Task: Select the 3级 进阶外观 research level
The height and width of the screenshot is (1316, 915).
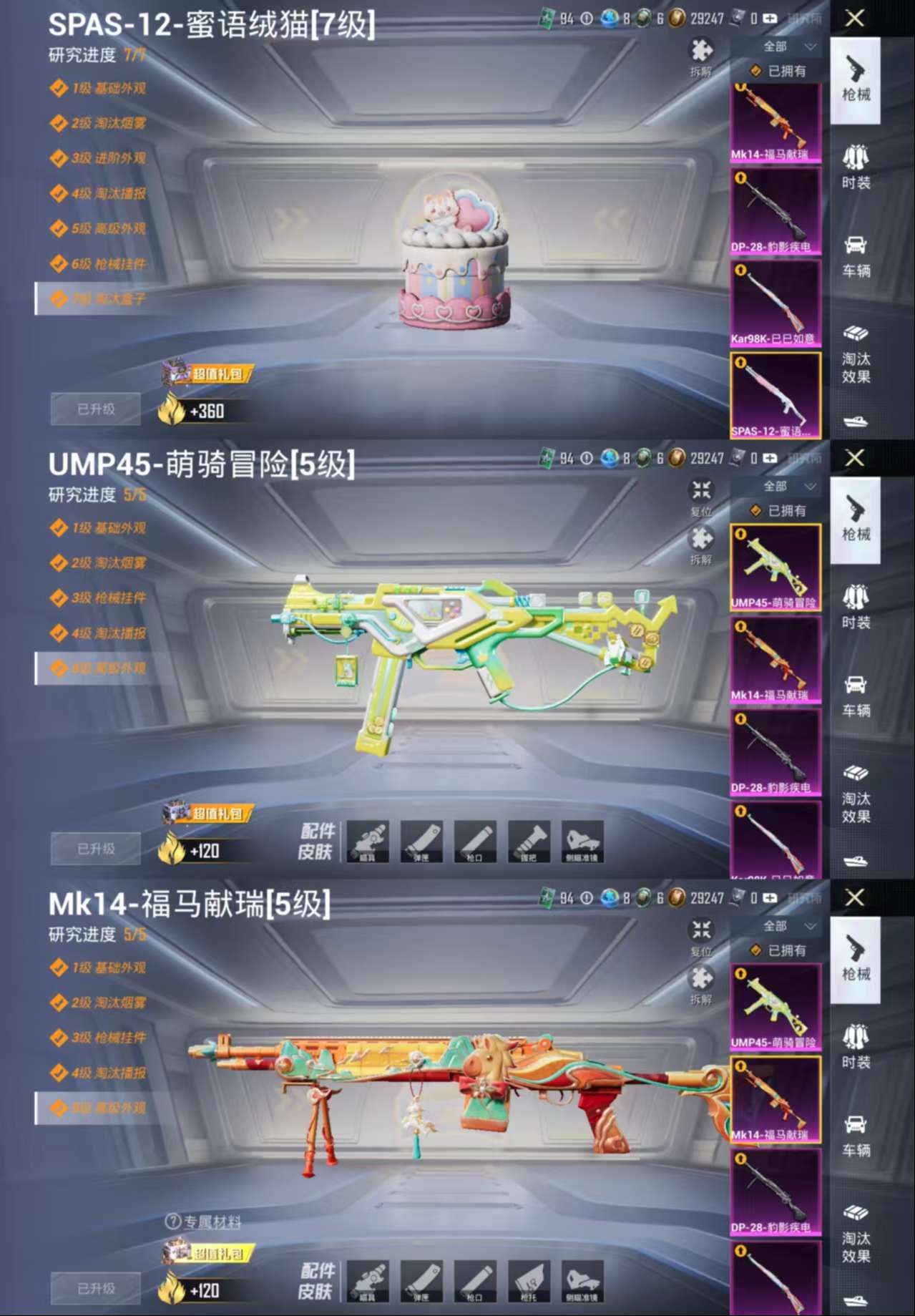Action: coord(107,158)
